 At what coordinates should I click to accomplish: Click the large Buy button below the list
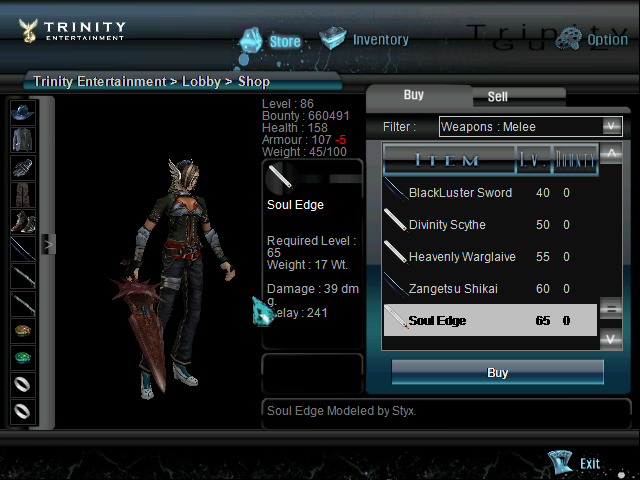[497, 373]
